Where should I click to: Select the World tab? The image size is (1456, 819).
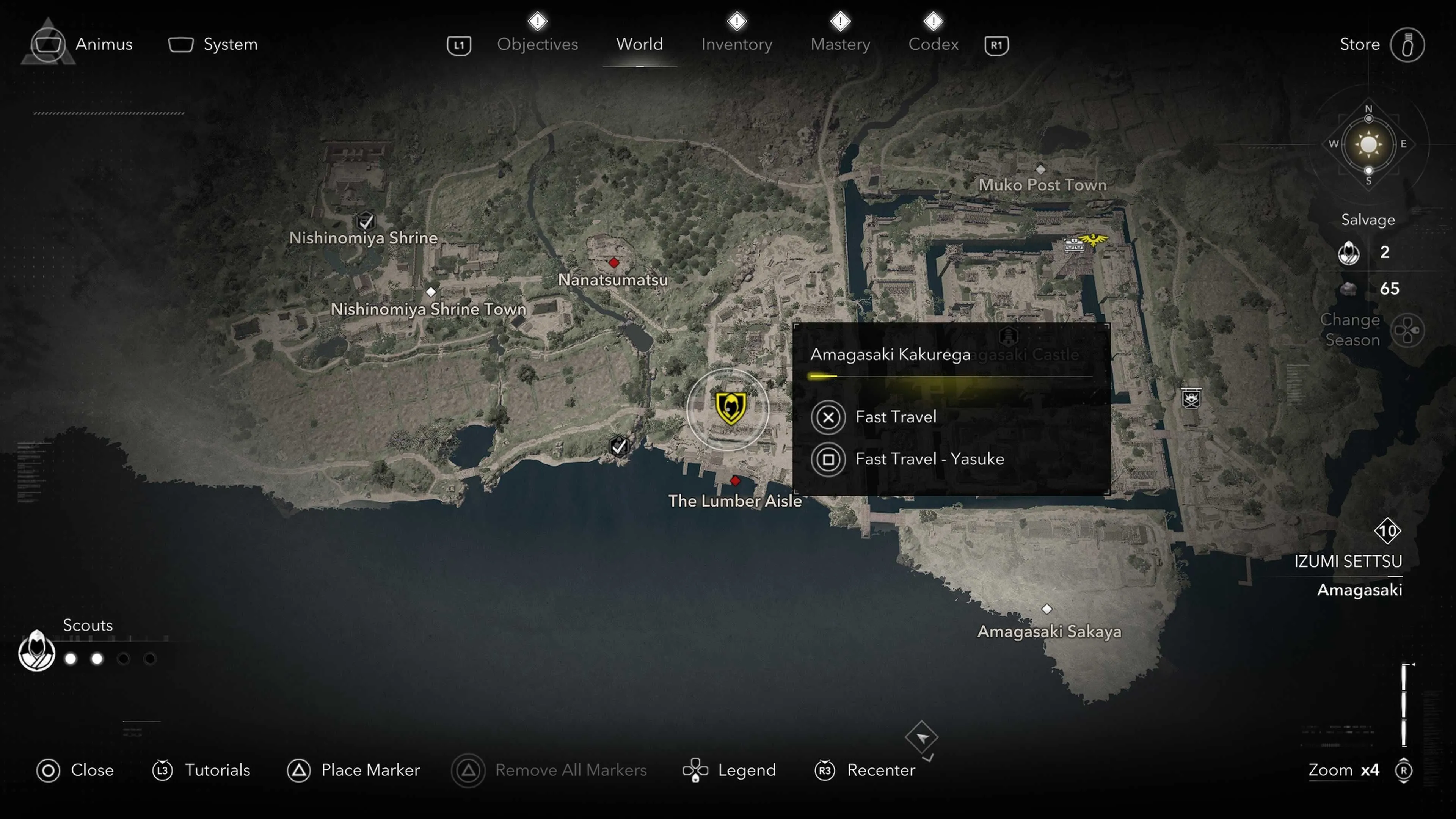click(x=639, y=44)
